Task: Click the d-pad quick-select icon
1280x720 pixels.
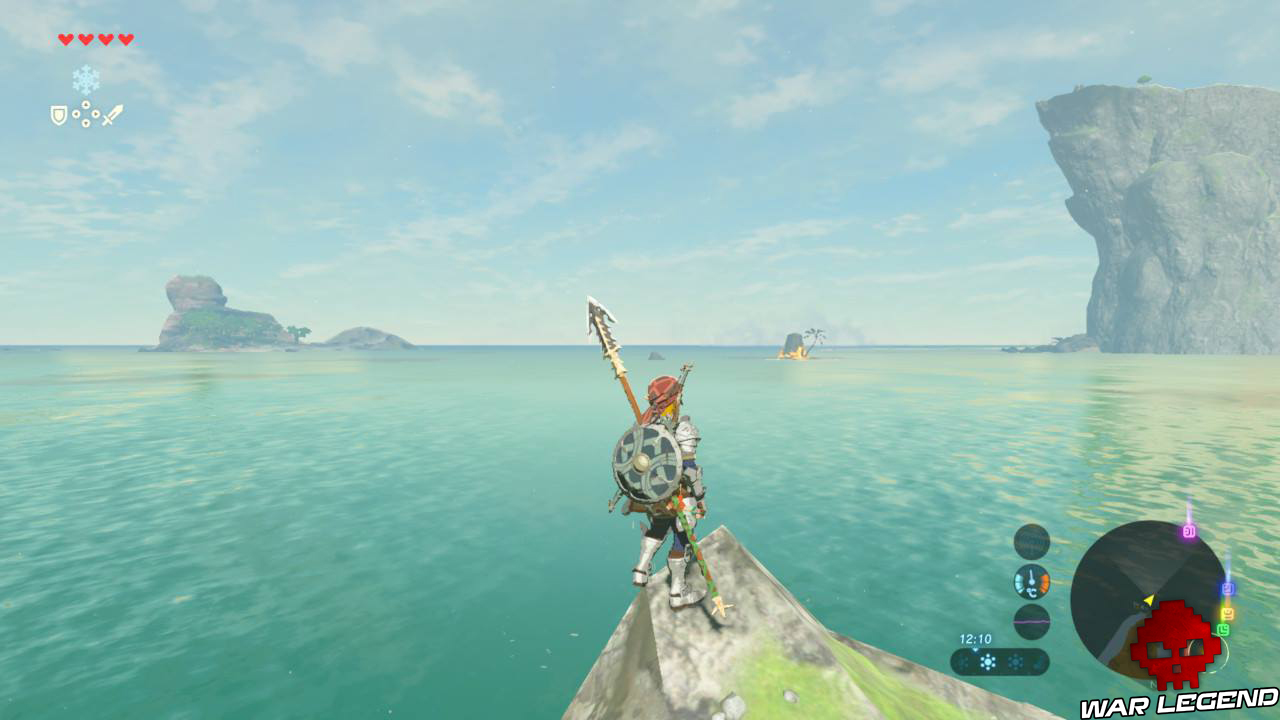Action: point(86,113)
